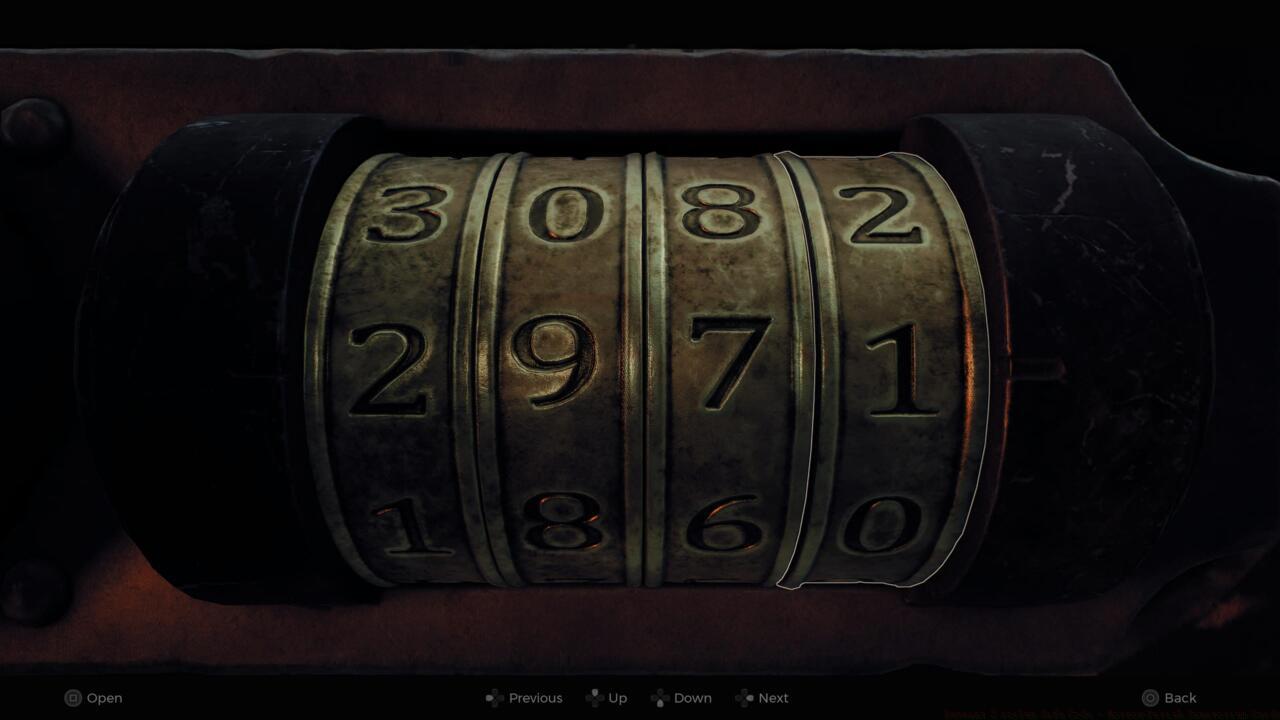Click the D-pad down icon for Down
This screenshot has width=1280, height=720.
pyautogui.click(x=660, y=697)
